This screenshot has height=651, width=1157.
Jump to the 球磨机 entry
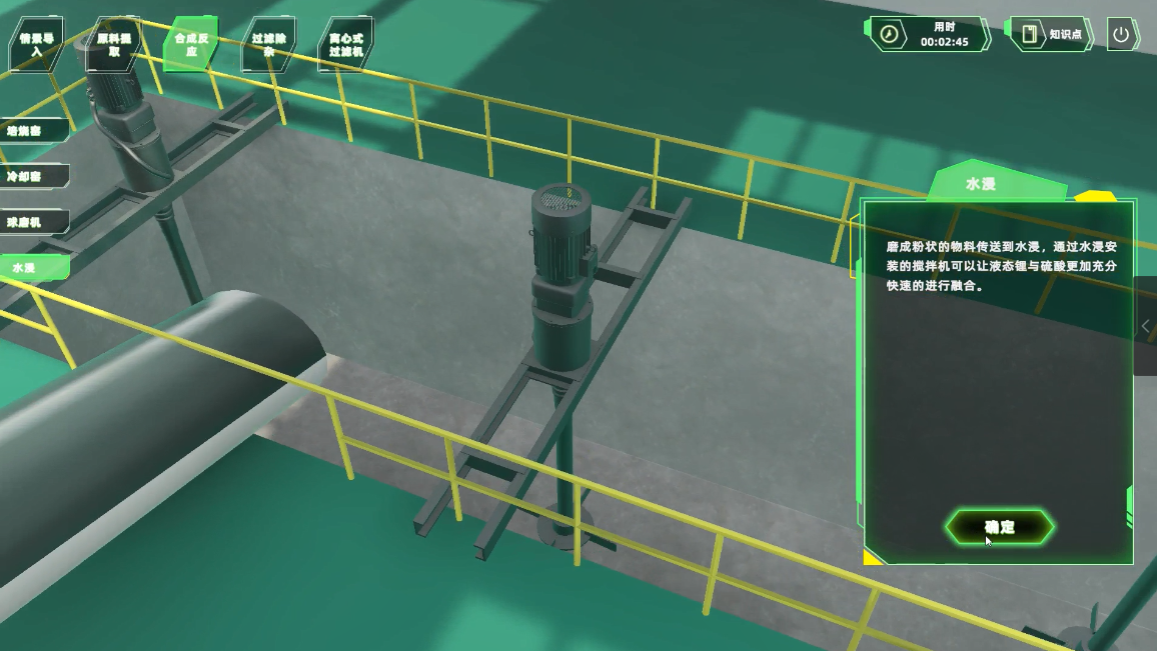pos(30,222)
